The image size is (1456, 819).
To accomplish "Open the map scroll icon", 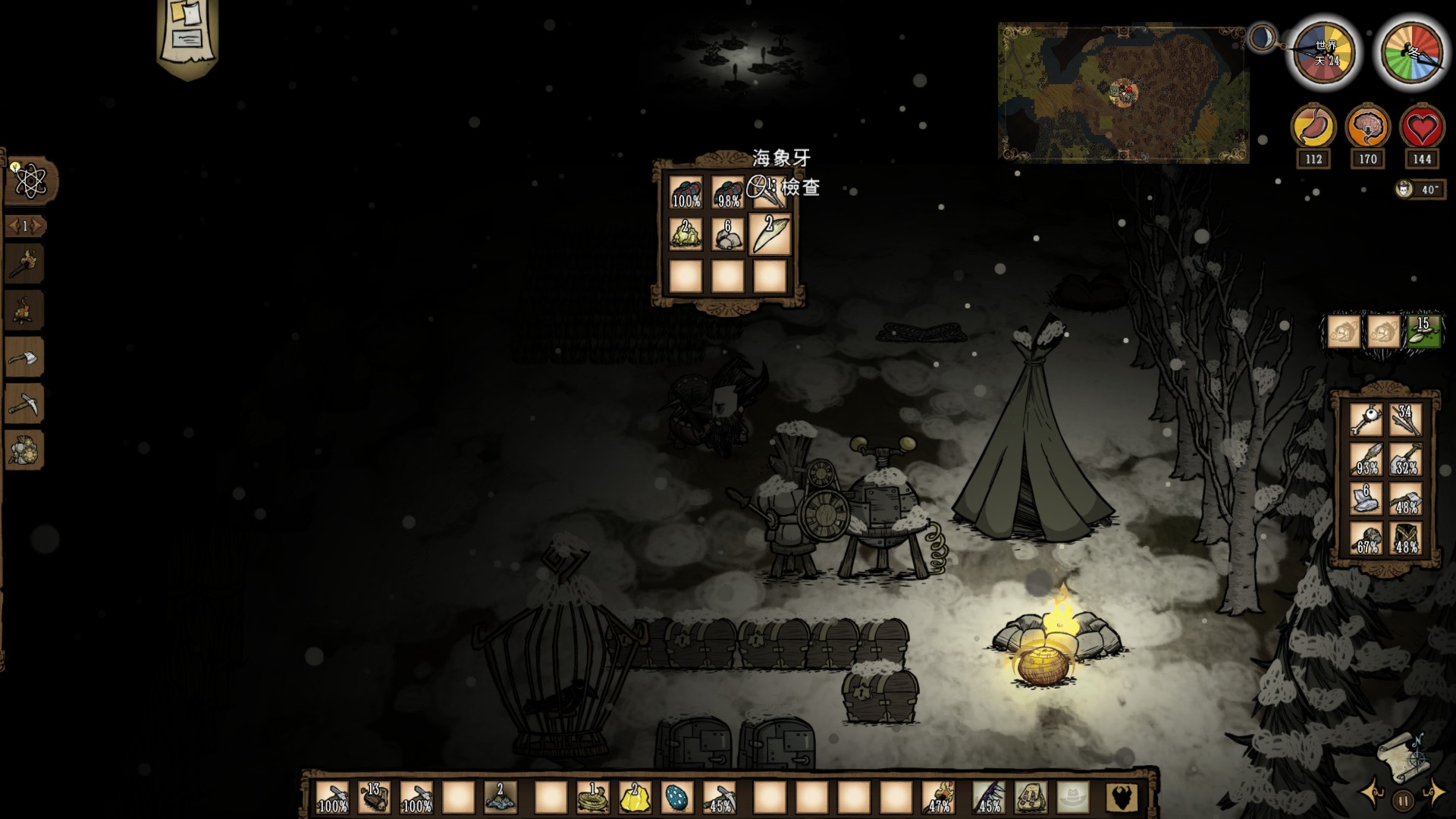I will pos(1400,752).
